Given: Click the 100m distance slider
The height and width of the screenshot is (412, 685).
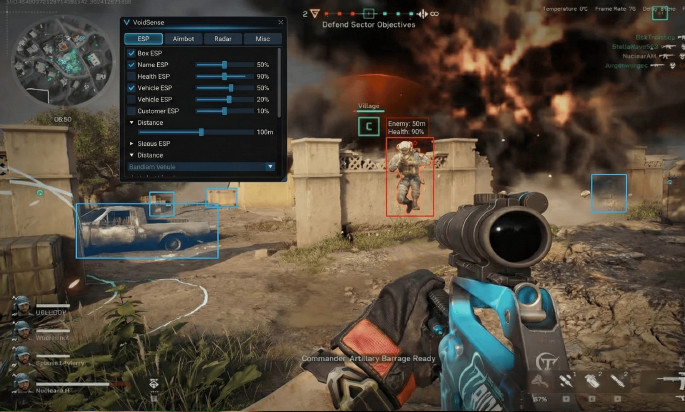Looking at the screenshot, I should click(x=199, y=132).
